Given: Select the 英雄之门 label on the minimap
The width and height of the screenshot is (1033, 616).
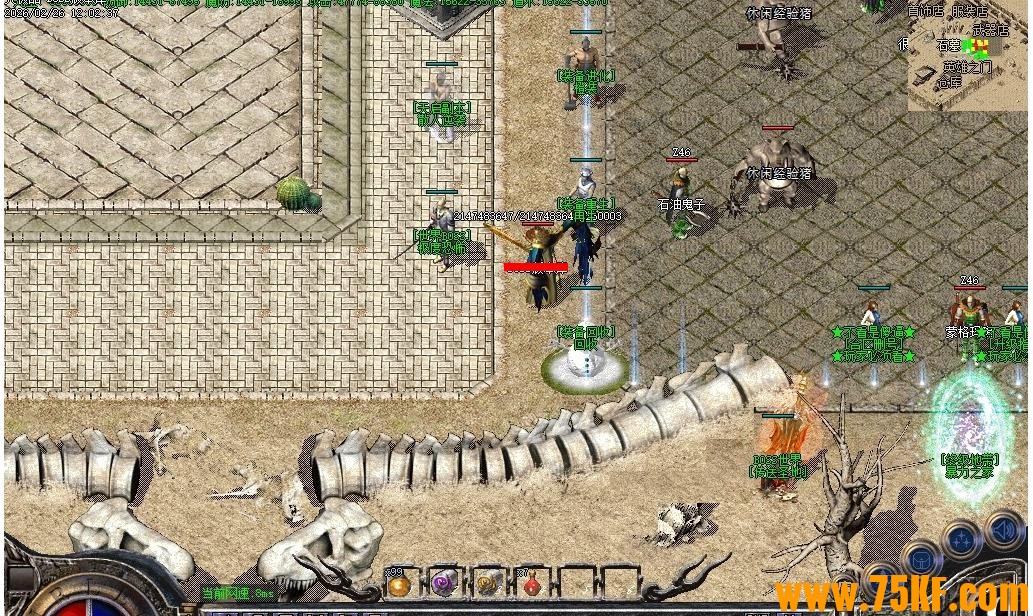Looking at the screenshot, I should 967,68.
